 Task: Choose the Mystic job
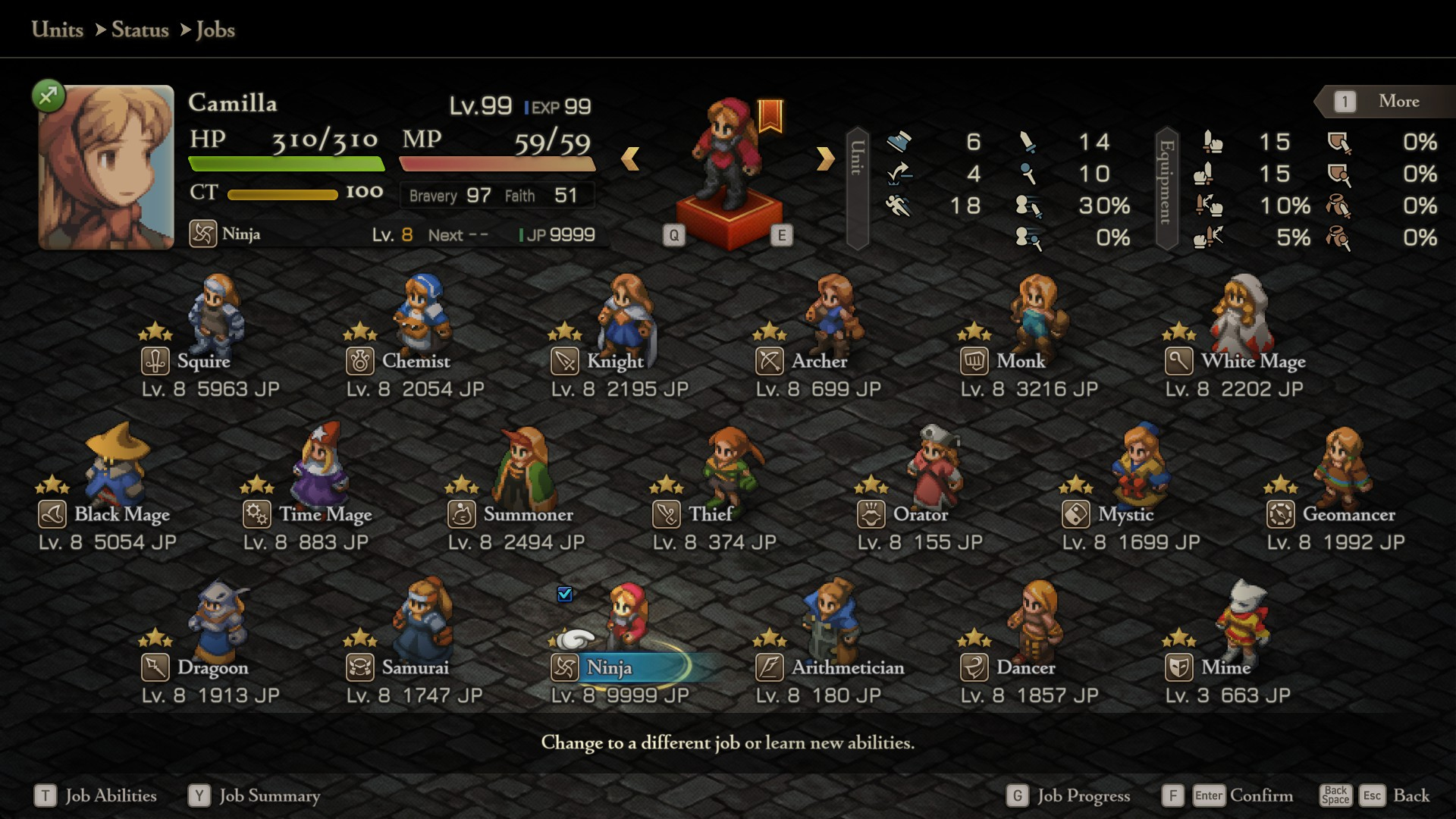point(1125,515)
